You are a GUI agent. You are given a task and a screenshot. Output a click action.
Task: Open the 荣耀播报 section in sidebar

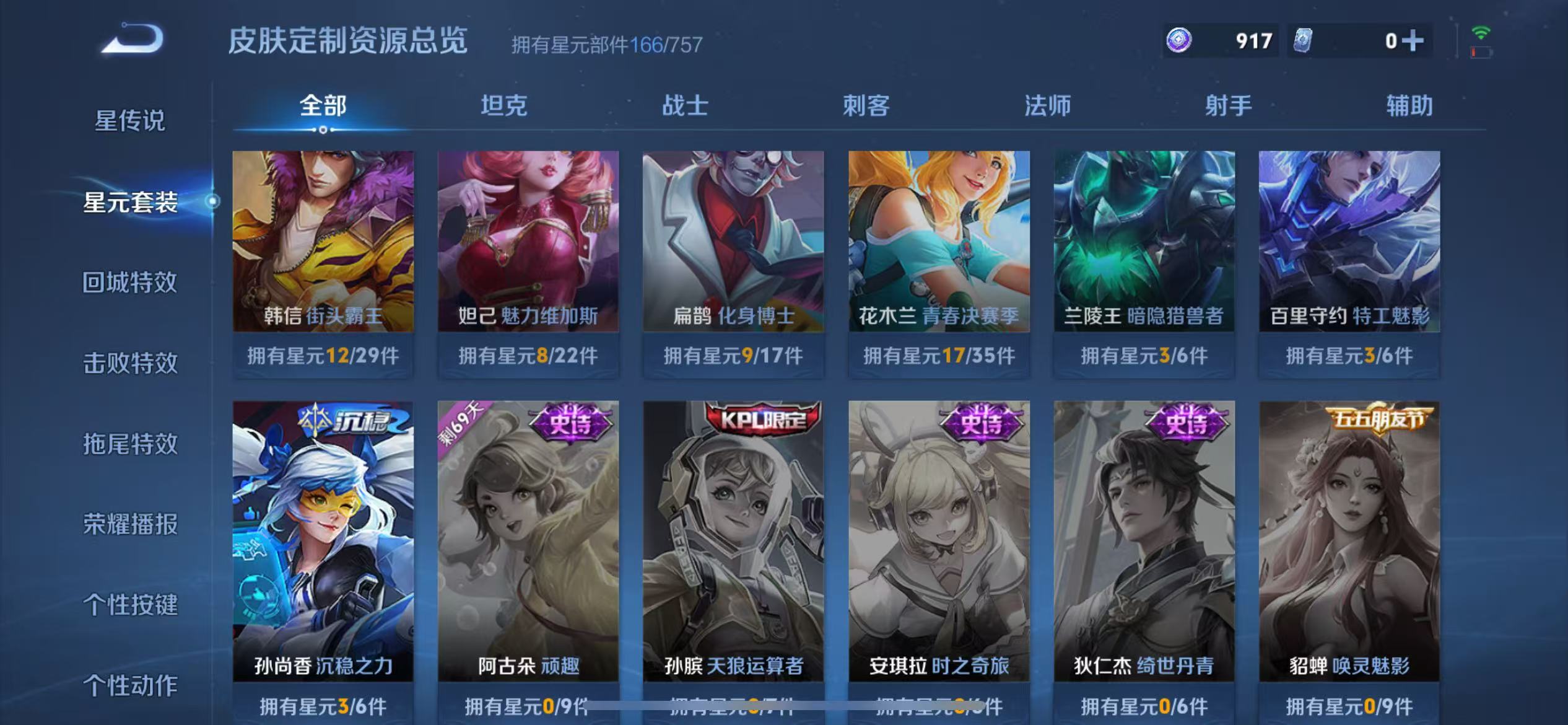pyautogui.click(x=130, y=524)
